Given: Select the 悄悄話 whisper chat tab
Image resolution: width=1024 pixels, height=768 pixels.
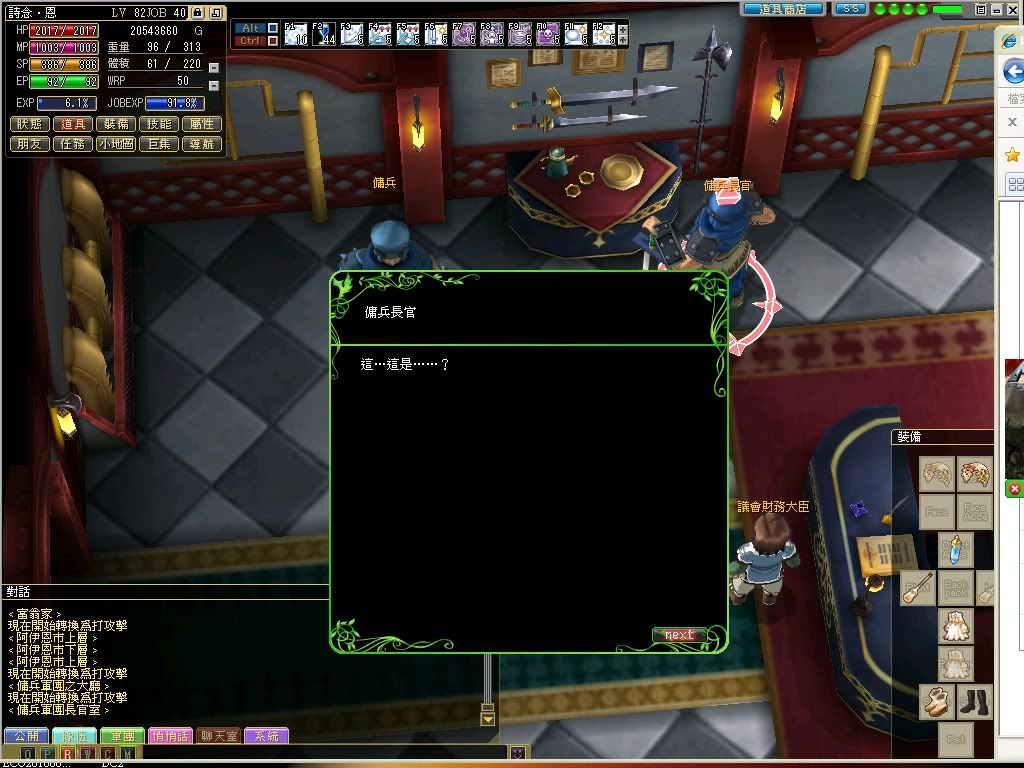Looking at the screenshot, I should pos(170,736).
